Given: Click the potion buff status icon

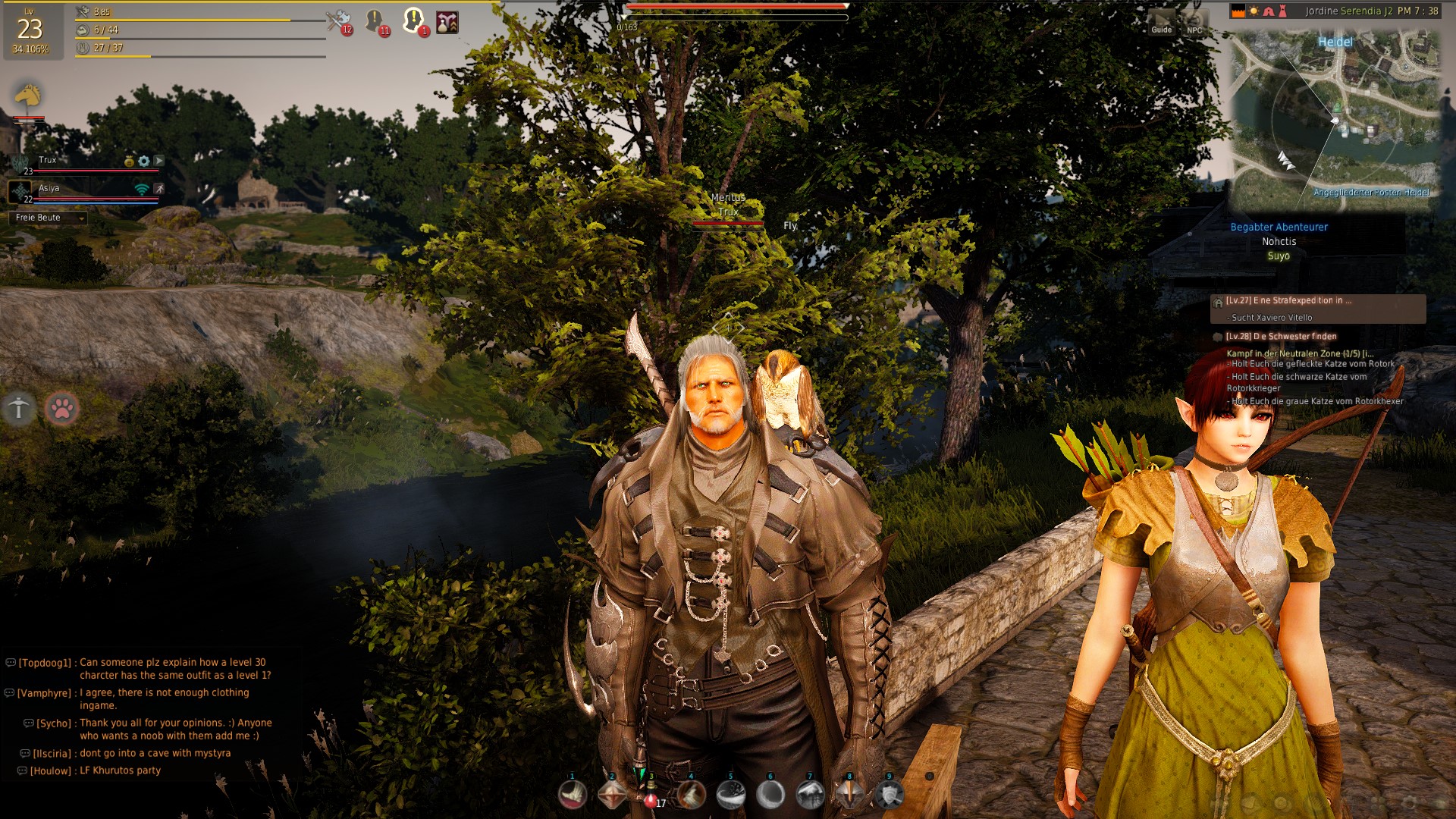Looking at the screenshot, I should 447,22.
